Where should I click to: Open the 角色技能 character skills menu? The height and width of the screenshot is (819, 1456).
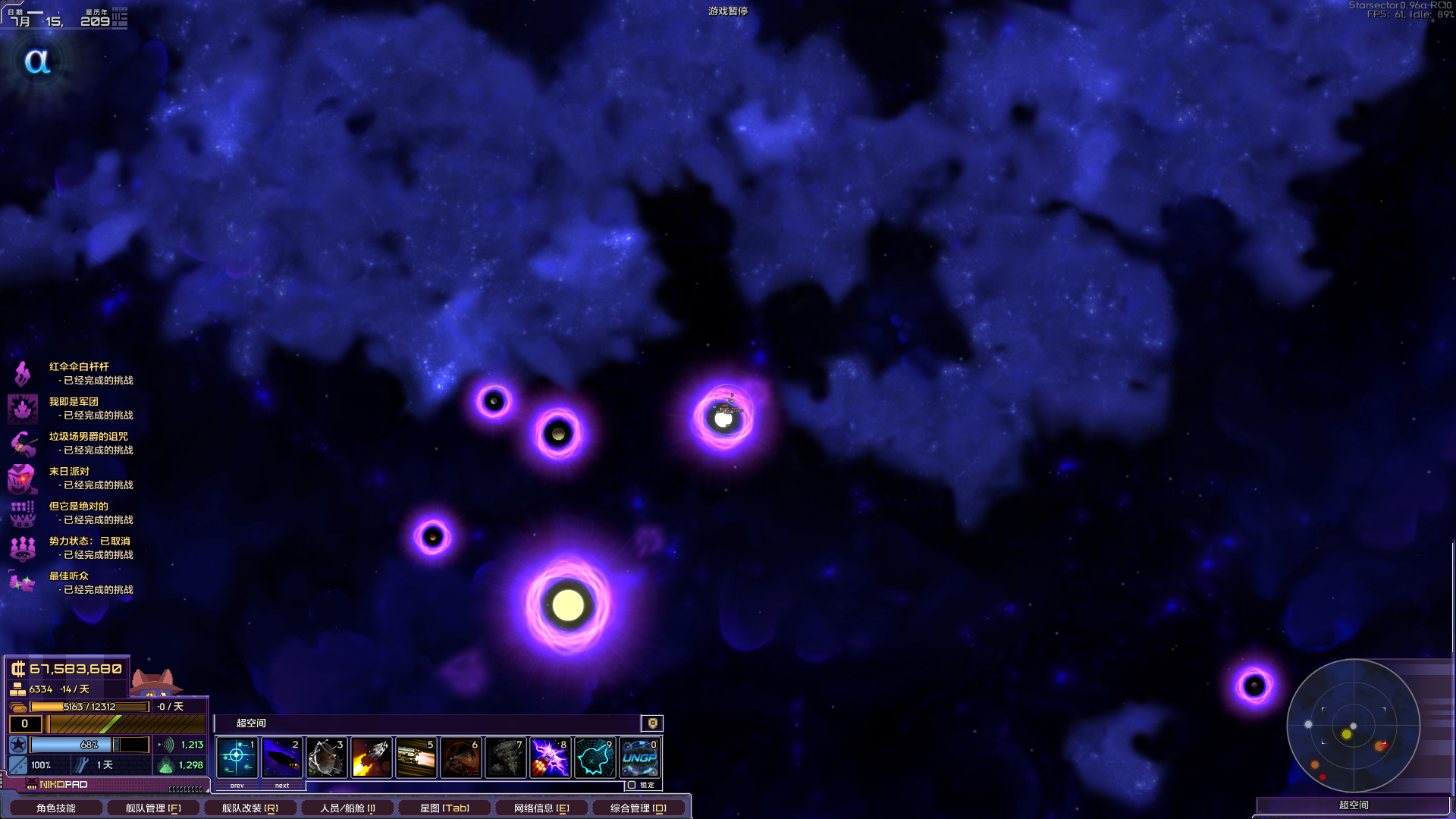pyautogui.click(x=55, y=808)
